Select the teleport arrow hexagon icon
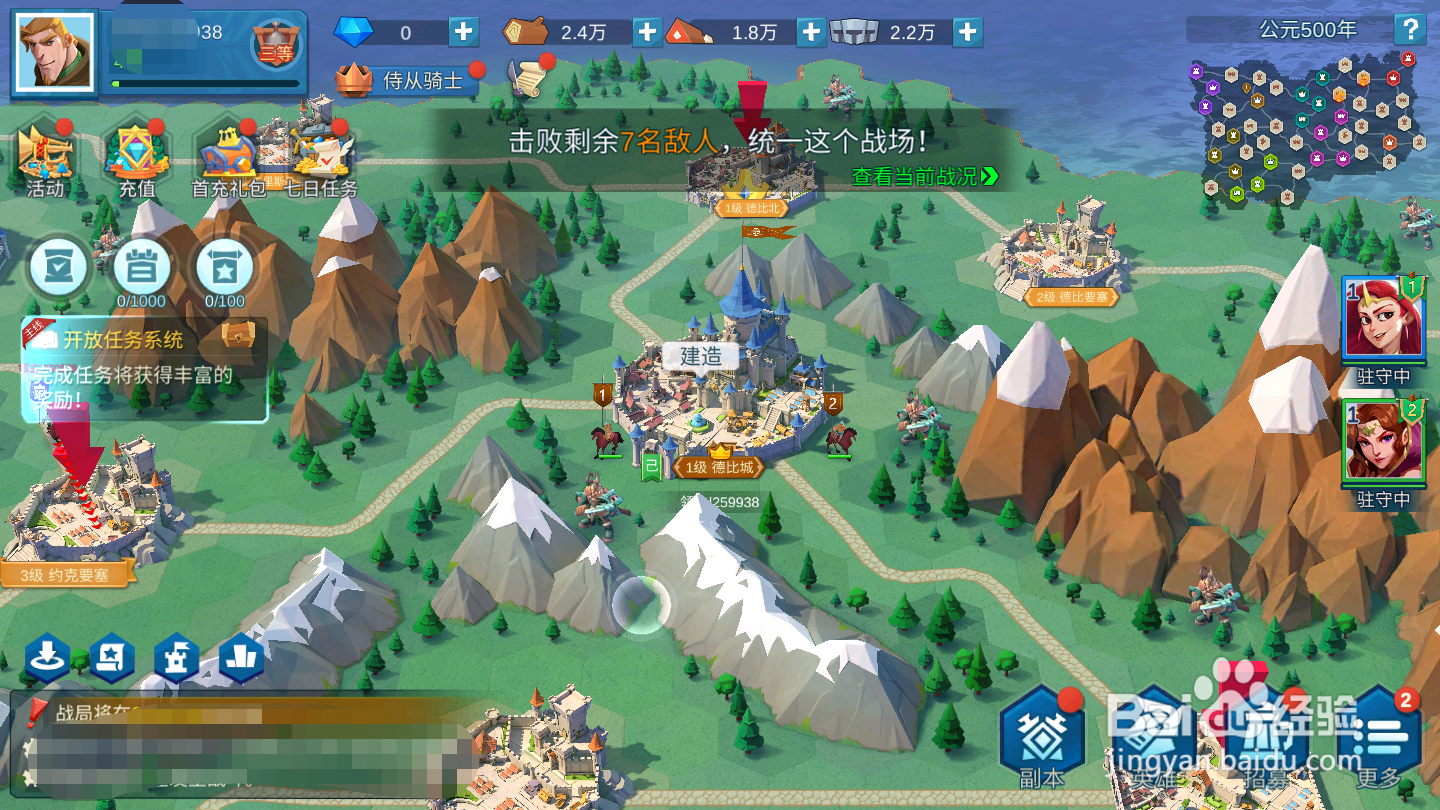This screenshot has height=810, width=1440. [47, 657]
